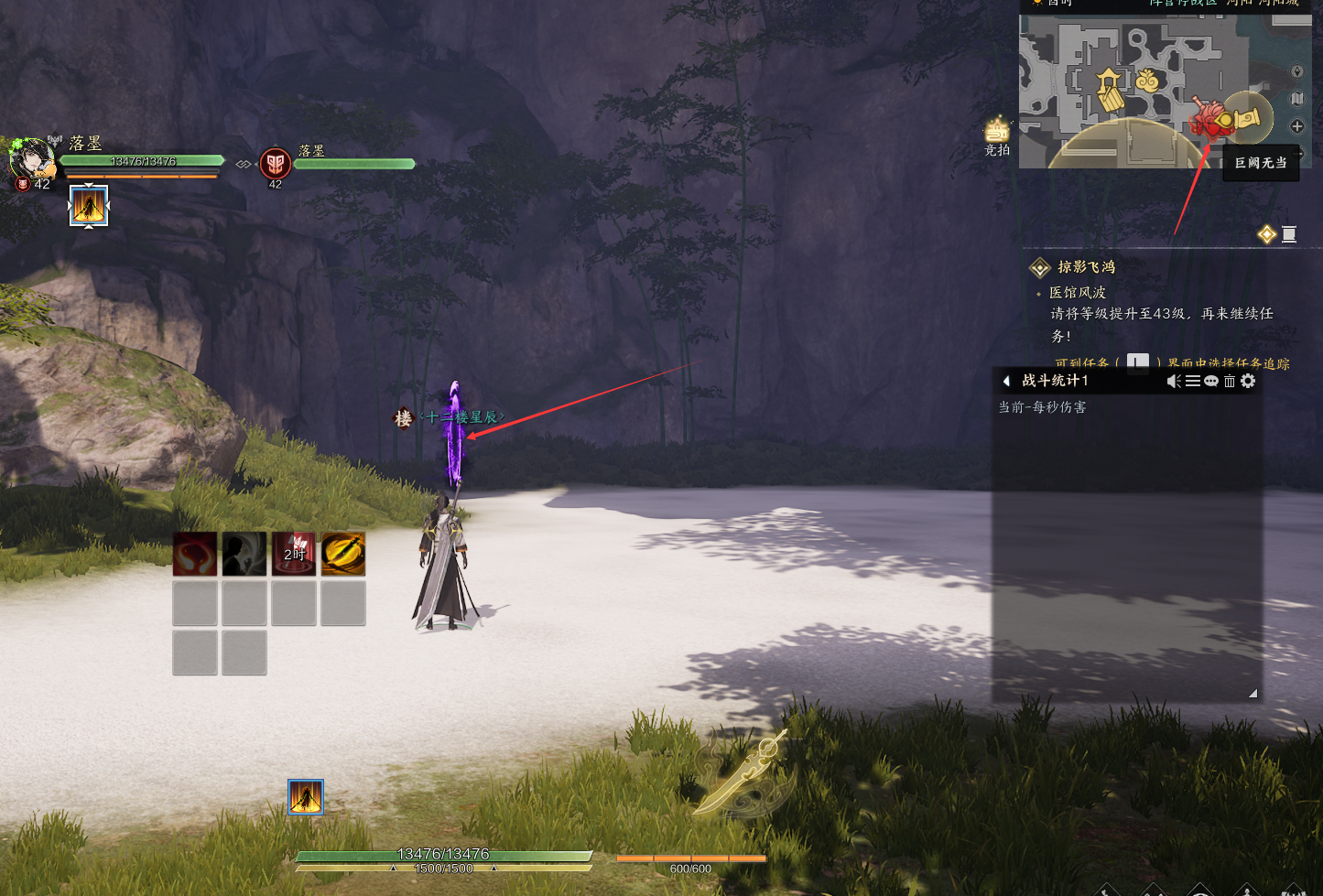Open the 竞拍 auction icon
This screenshot has height=896, width=1323.
coord(997,134)
